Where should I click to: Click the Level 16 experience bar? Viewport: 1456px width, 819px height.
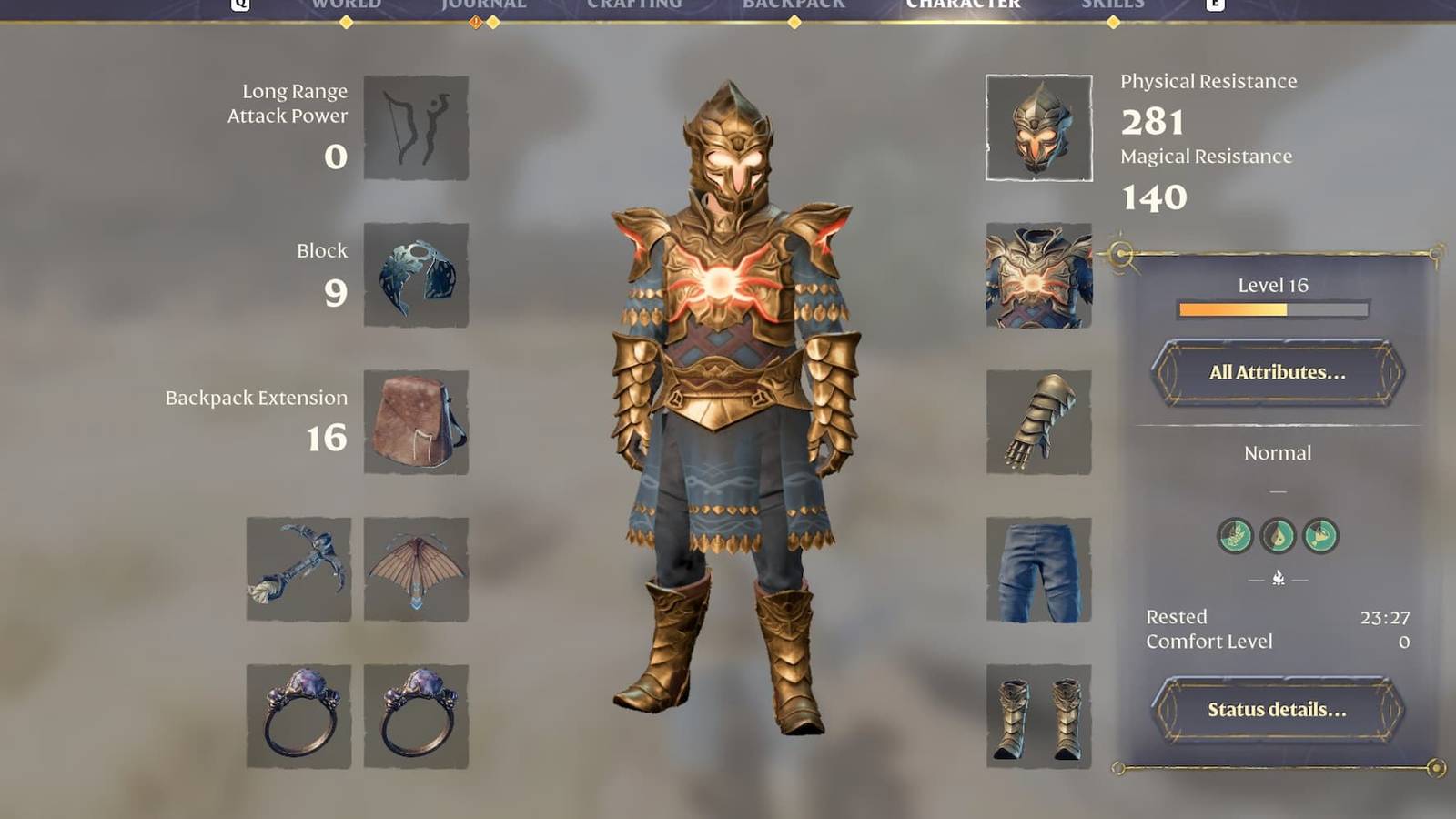pyautogui.click(x=1276, y=309)
